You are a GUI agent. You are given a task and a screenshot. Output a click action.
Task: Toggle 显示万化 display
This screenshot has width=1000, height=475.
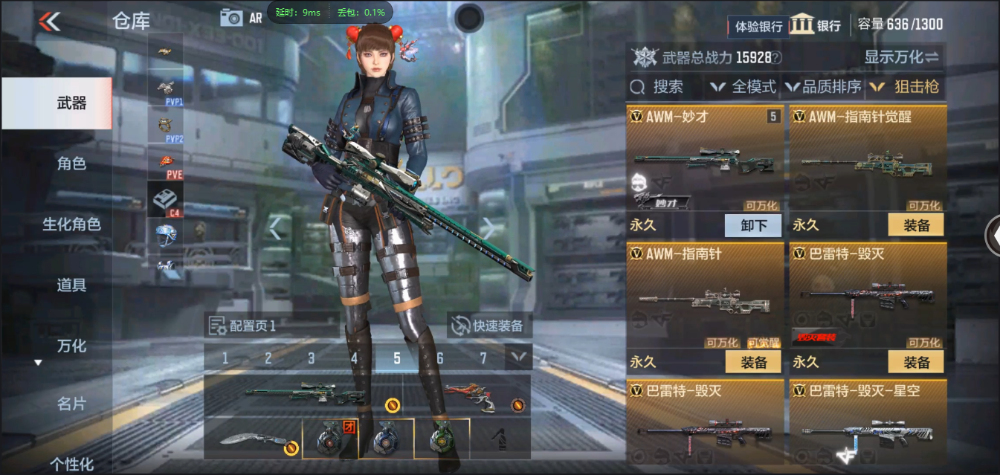pyautogui.click(x=902, y=56)
